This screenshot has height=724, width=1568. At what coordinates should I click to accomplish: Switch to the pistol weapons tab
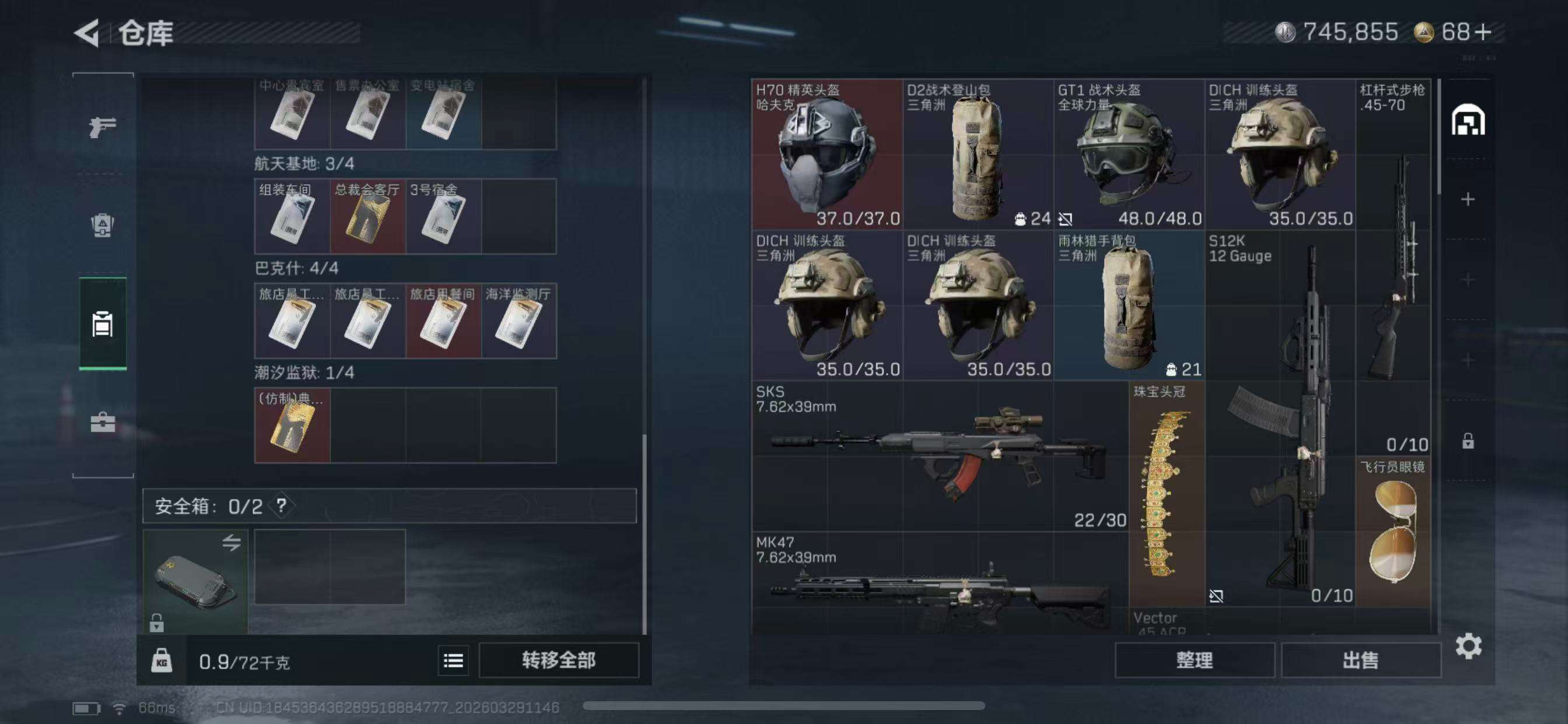(102, 126)
